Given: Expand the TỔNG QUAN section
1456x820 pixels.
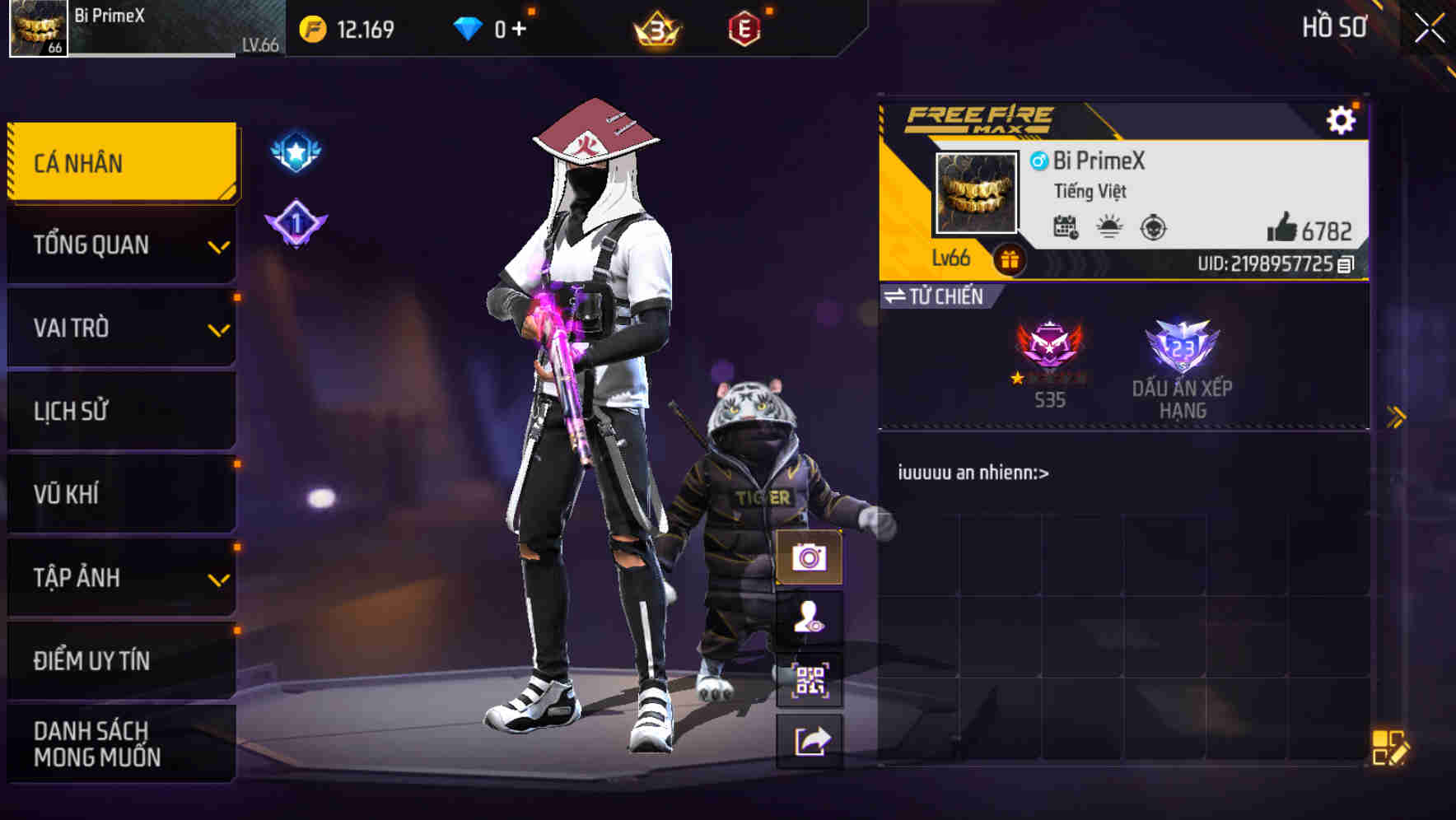Looking at the screenshot, I should point(119,245).
